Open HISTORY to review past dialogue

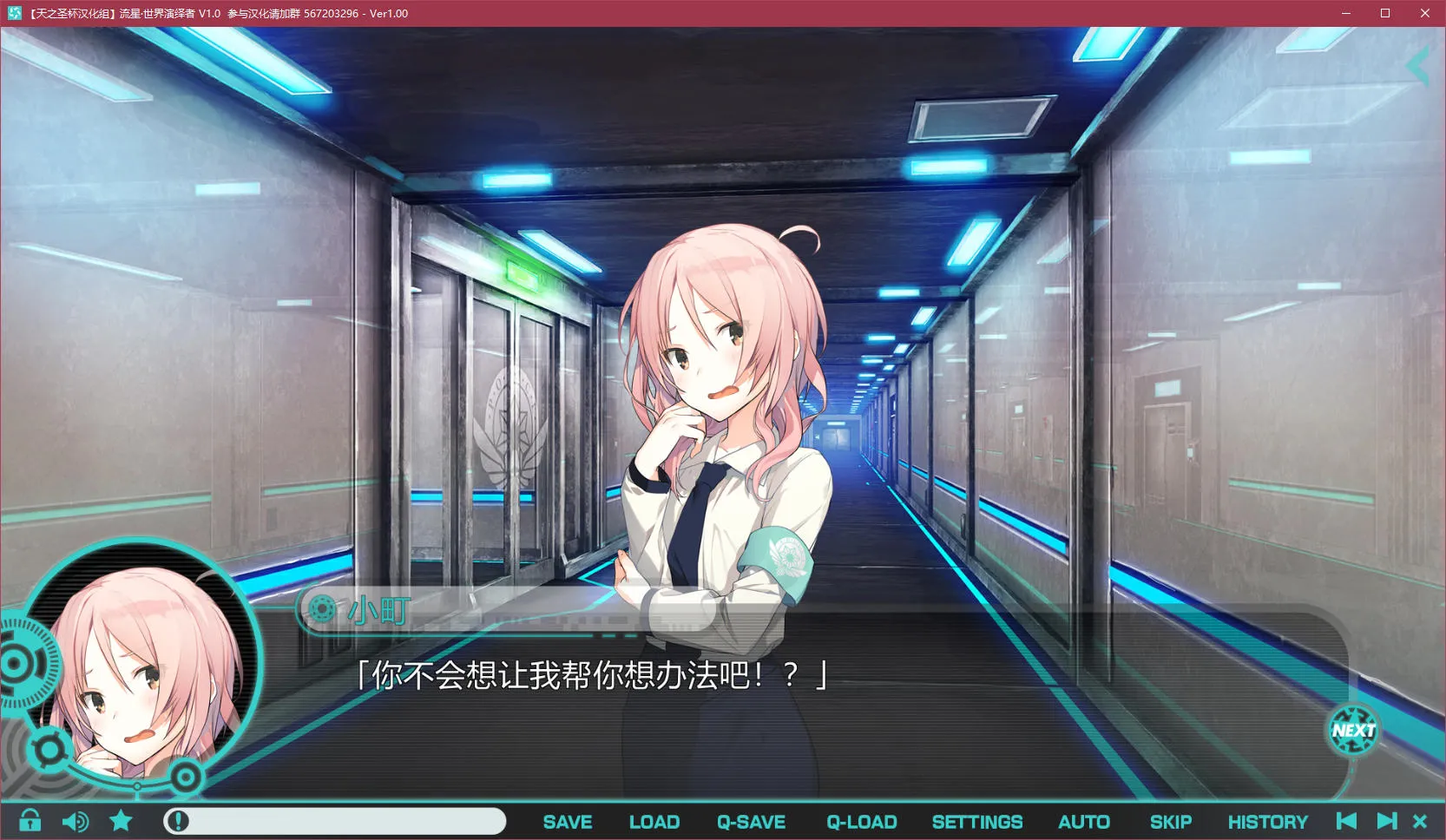tap(1267, 821)
